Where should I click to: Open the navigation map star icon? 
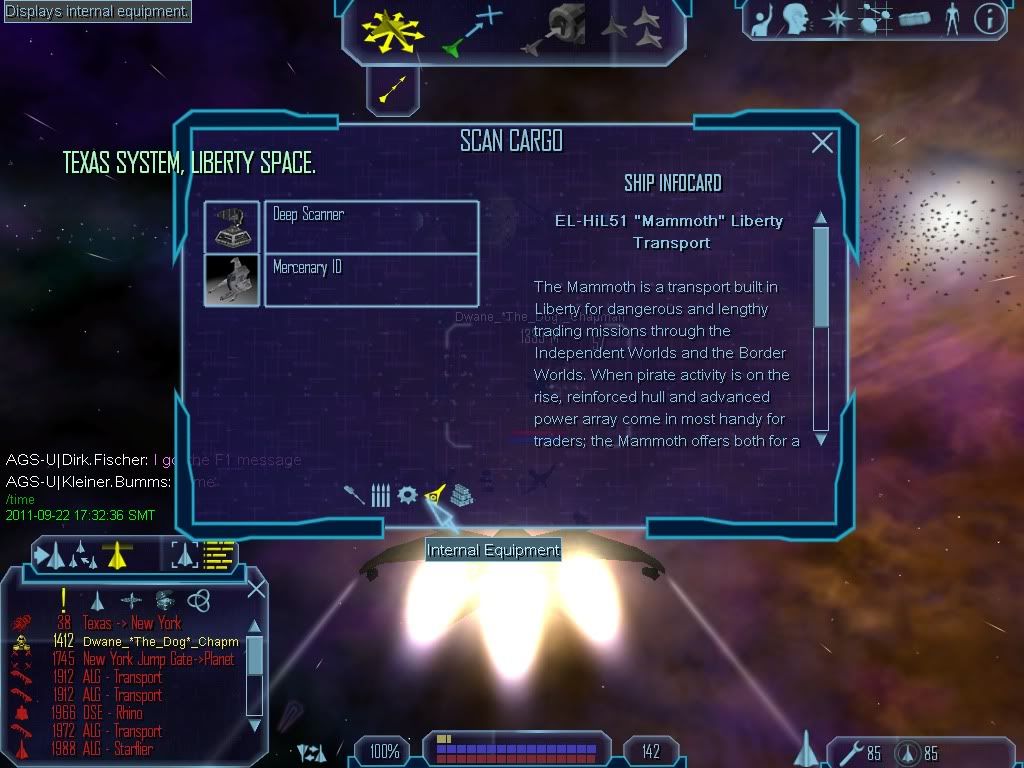coord(835,19)
